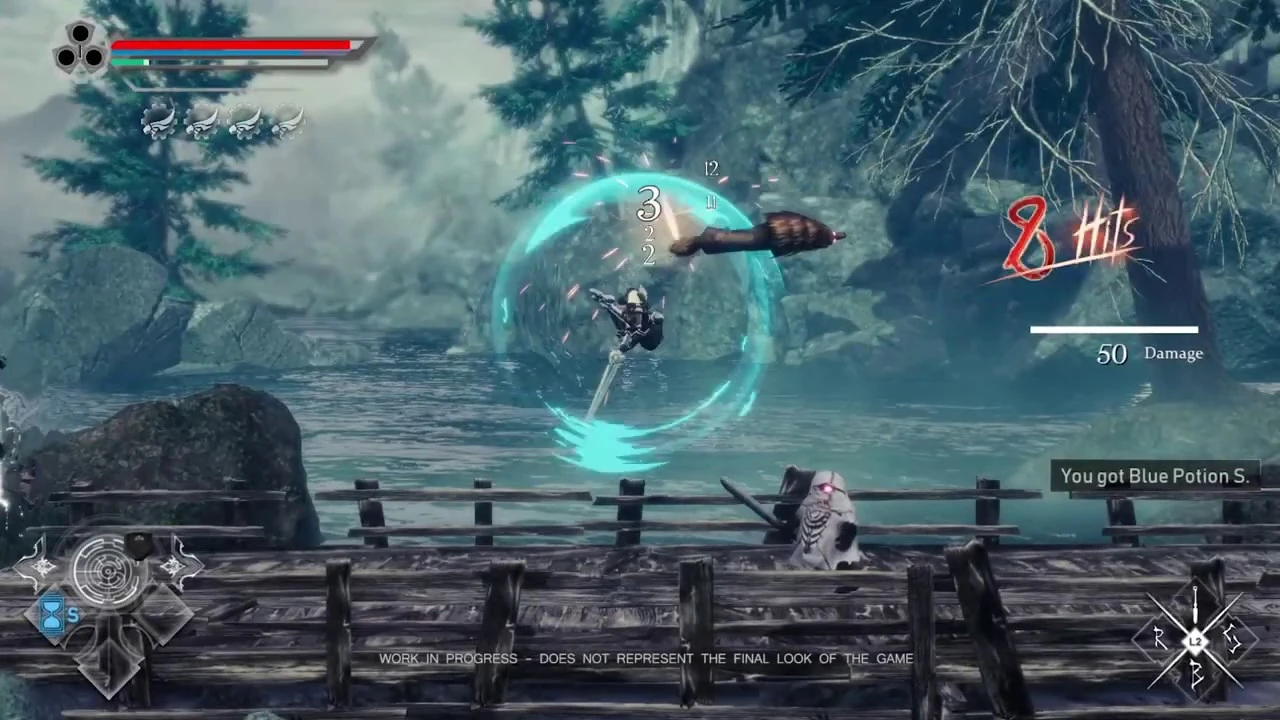Image resolution: width=1280 pixels, height=720 pixels.
Task: Select the first gear ability icon
Action: point(160,122)
